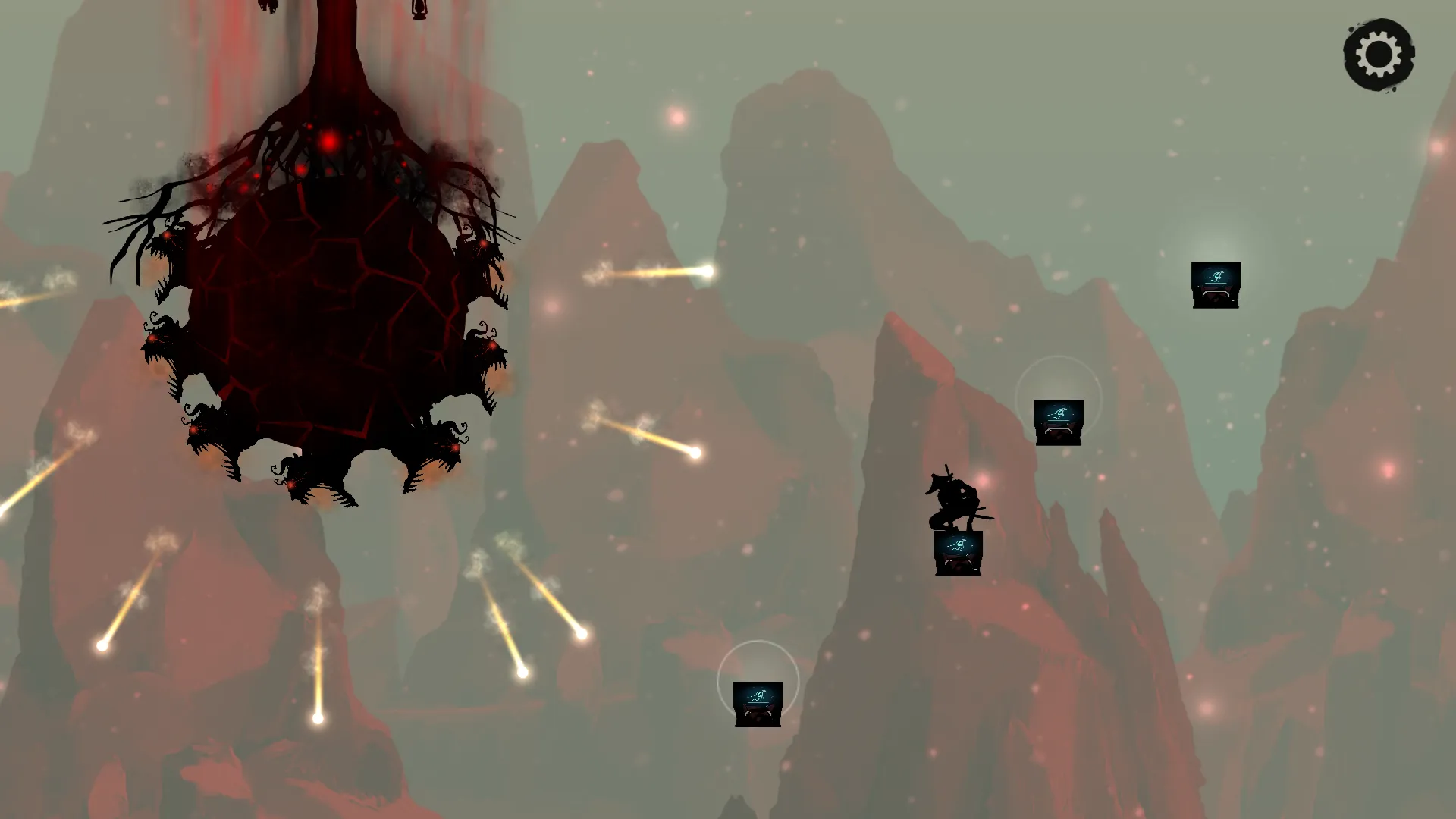The height and width of the screenshot is (819, 1456).
Task: Tap the glowing teleporter pad near the bottom ravine
Action: 758,705
